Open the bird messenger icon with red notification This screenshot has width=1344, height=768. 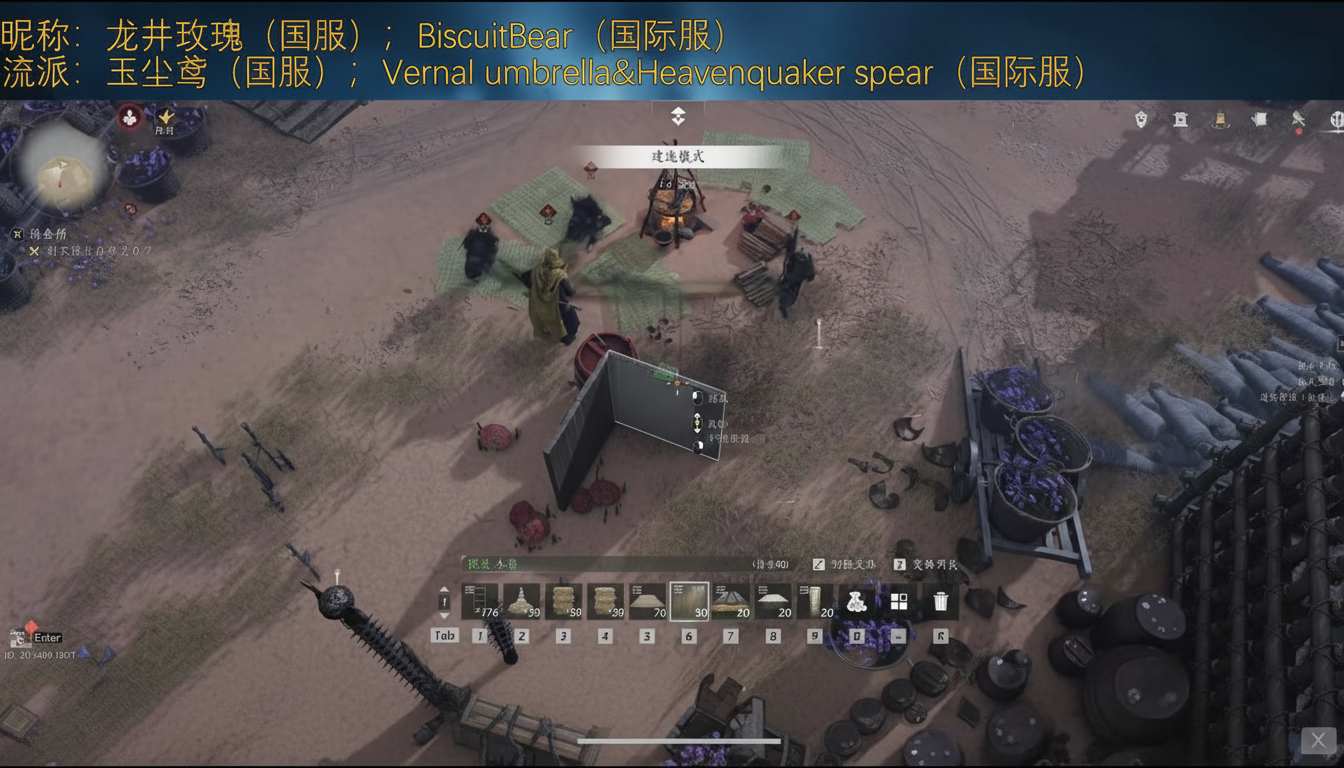1298,119
